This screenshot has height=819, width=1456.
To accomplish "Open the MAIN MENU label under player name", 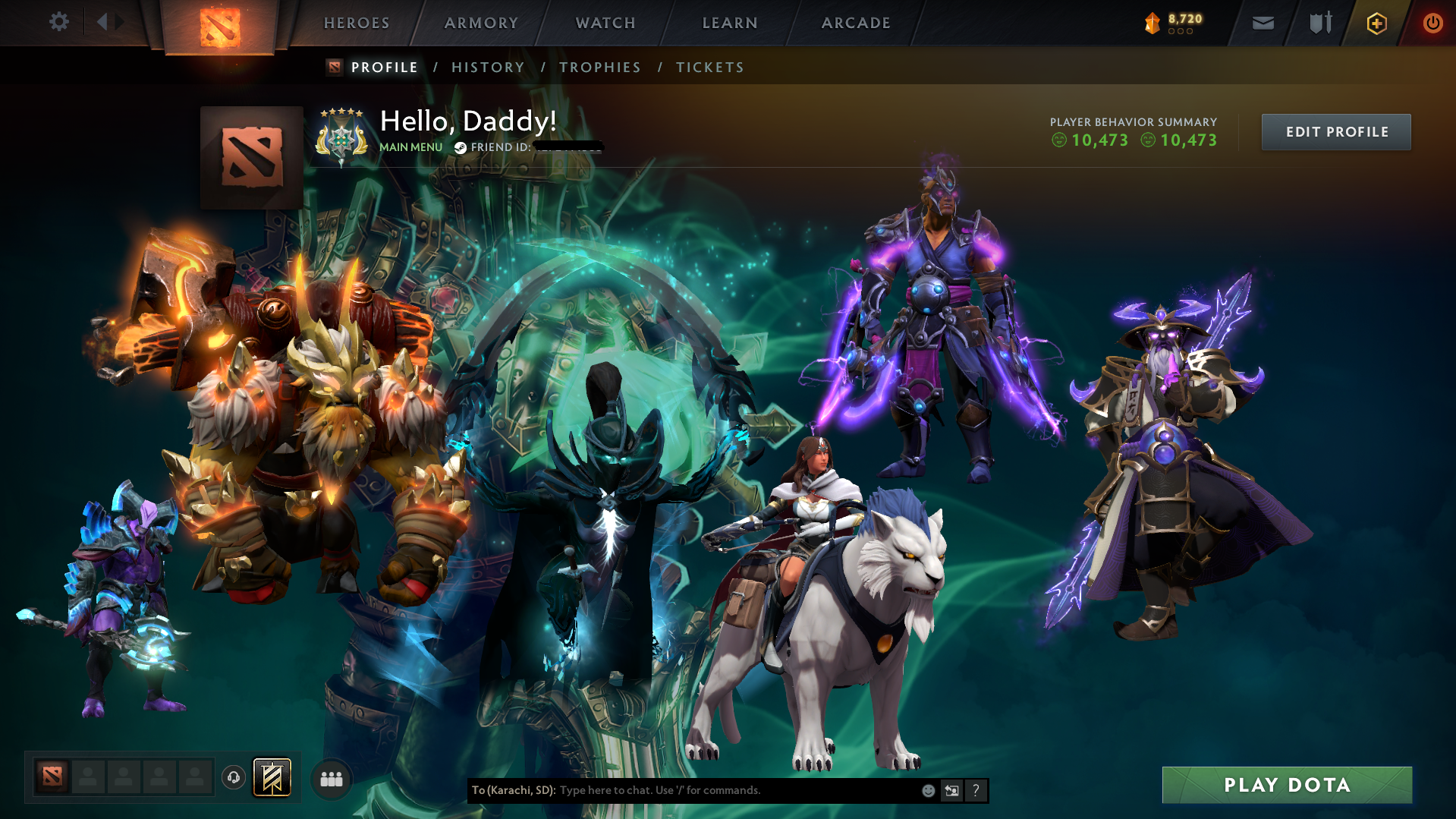I will [x=410, y=147].
